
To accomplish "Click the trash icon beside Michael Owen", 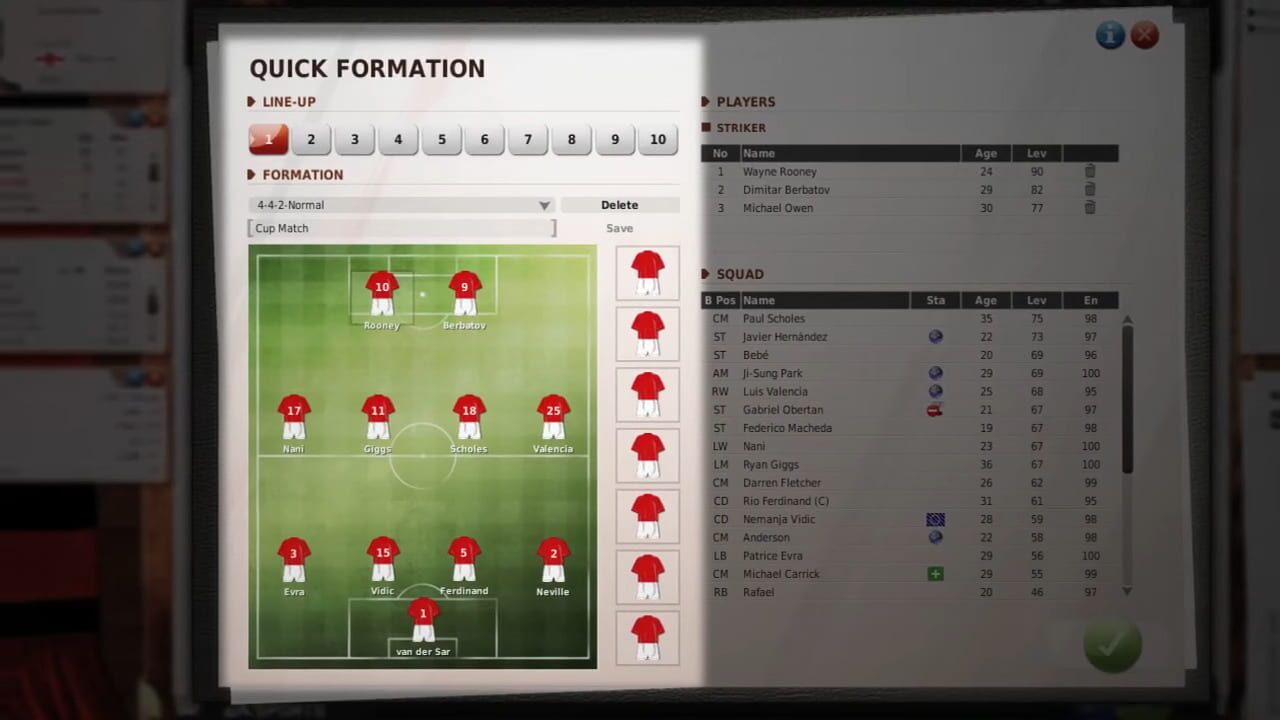I will click(1089, 207).
